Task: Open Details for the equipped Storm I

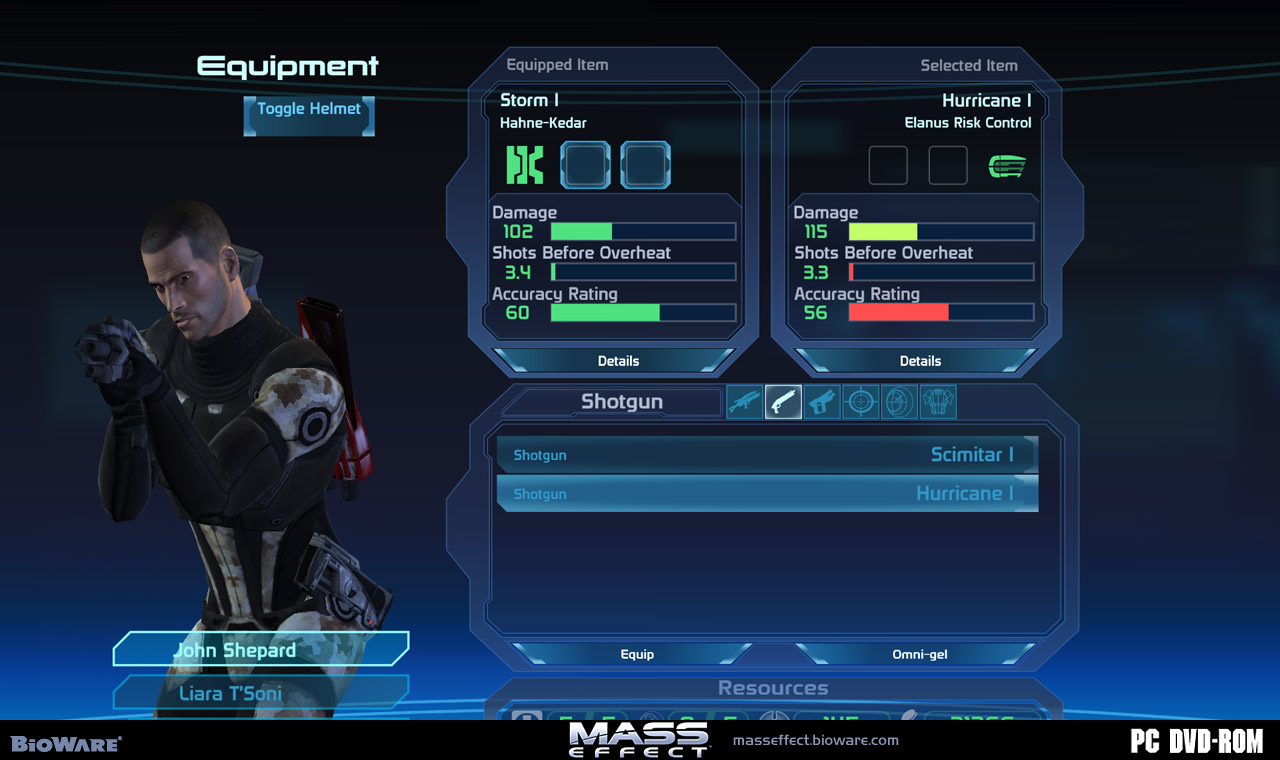Action: point(618,361)
